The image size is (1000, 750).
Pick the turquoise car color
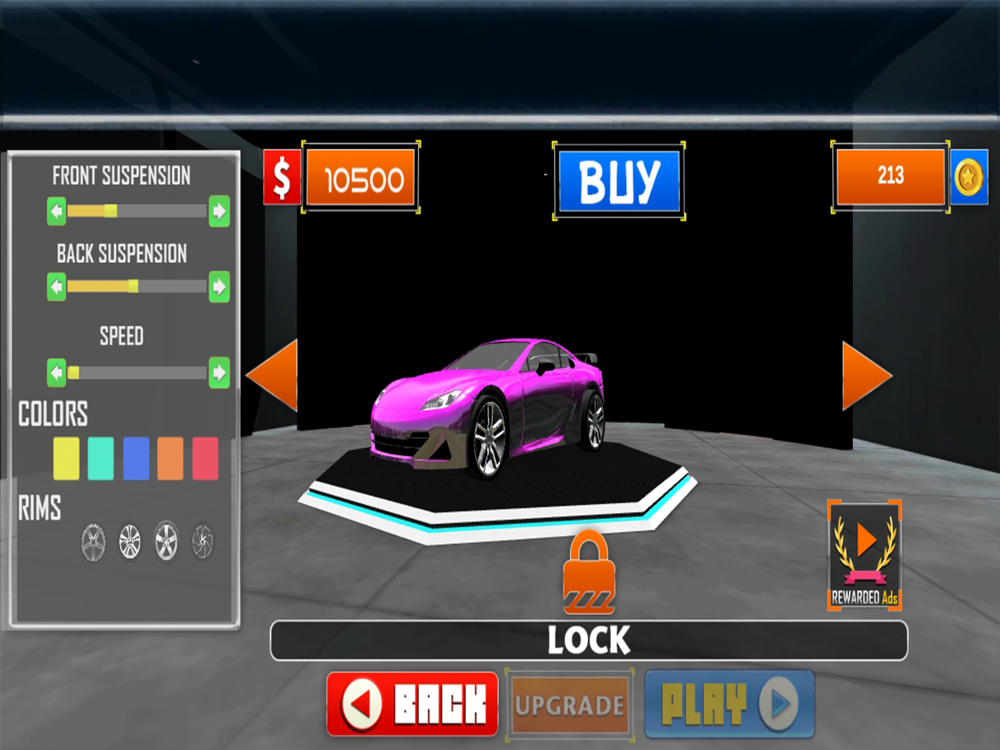point(101,458)
